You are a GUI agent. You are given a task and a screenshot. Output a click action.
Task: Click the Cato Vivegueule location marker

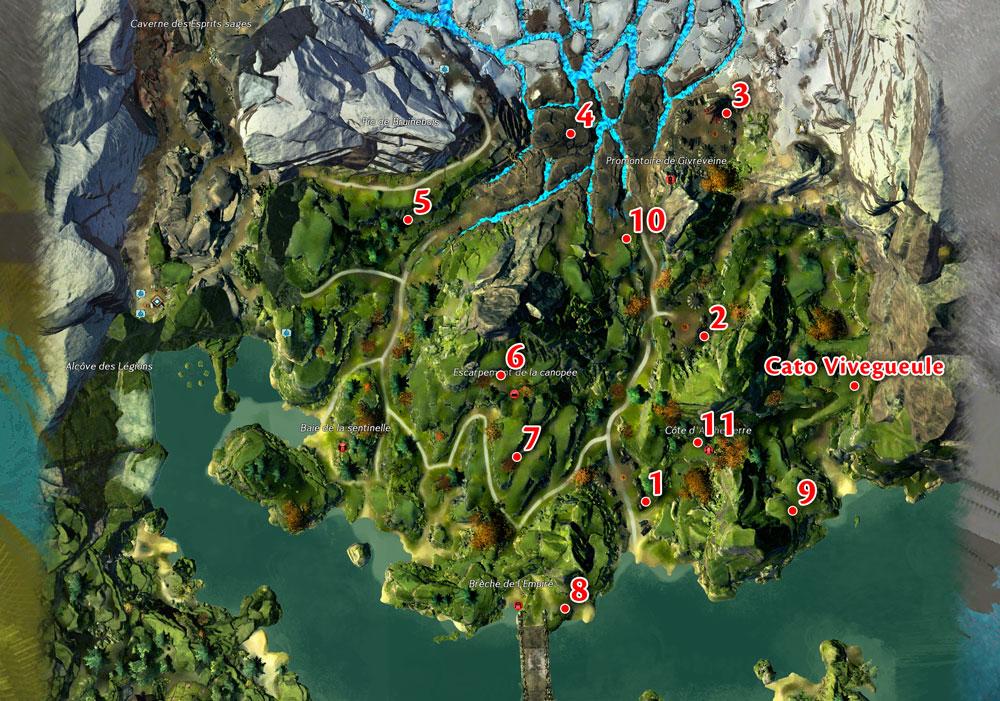click(855, 386)
